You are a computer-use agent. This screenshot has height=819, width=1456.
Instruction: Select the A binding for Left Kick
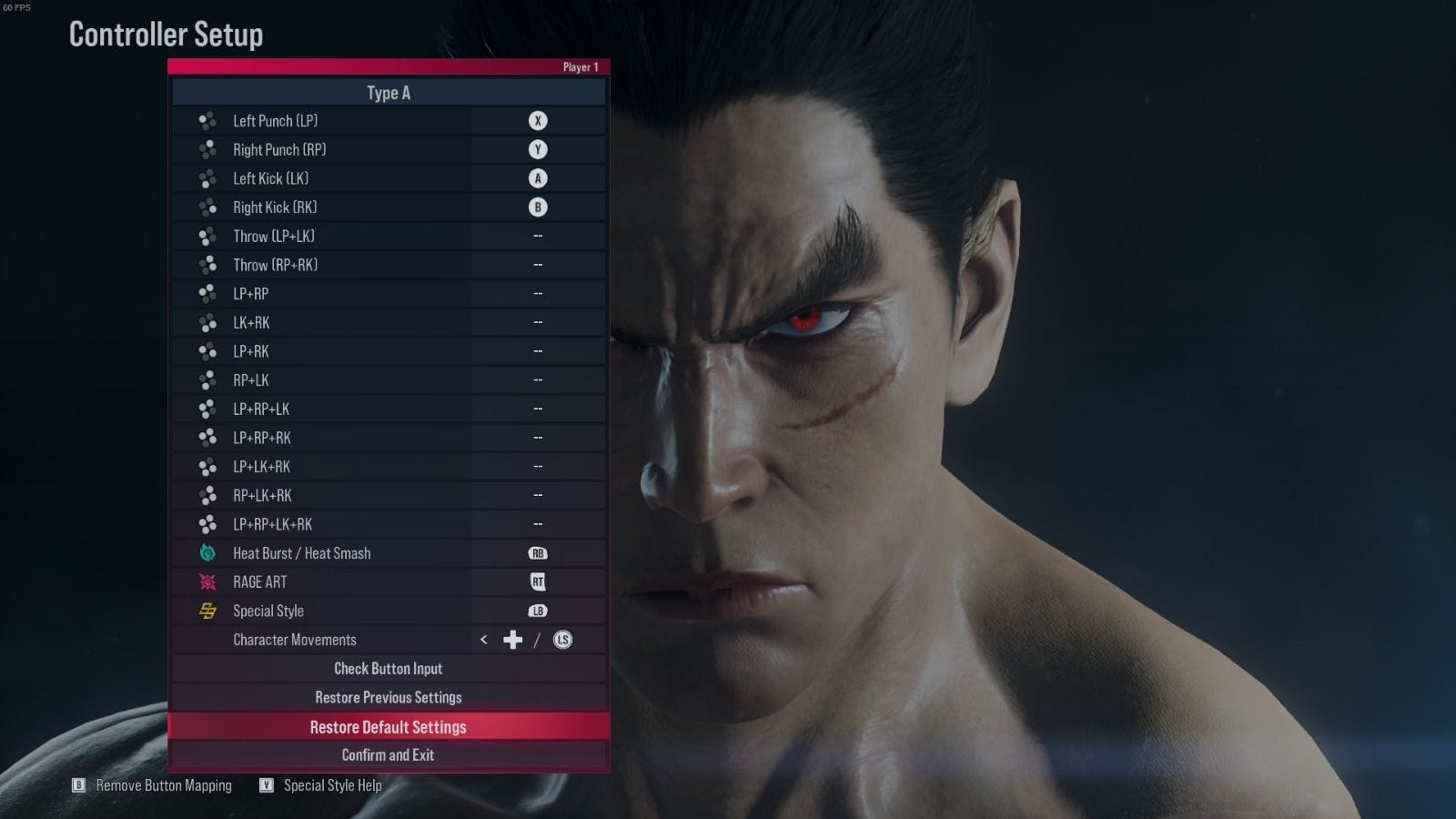pos(539,178)
